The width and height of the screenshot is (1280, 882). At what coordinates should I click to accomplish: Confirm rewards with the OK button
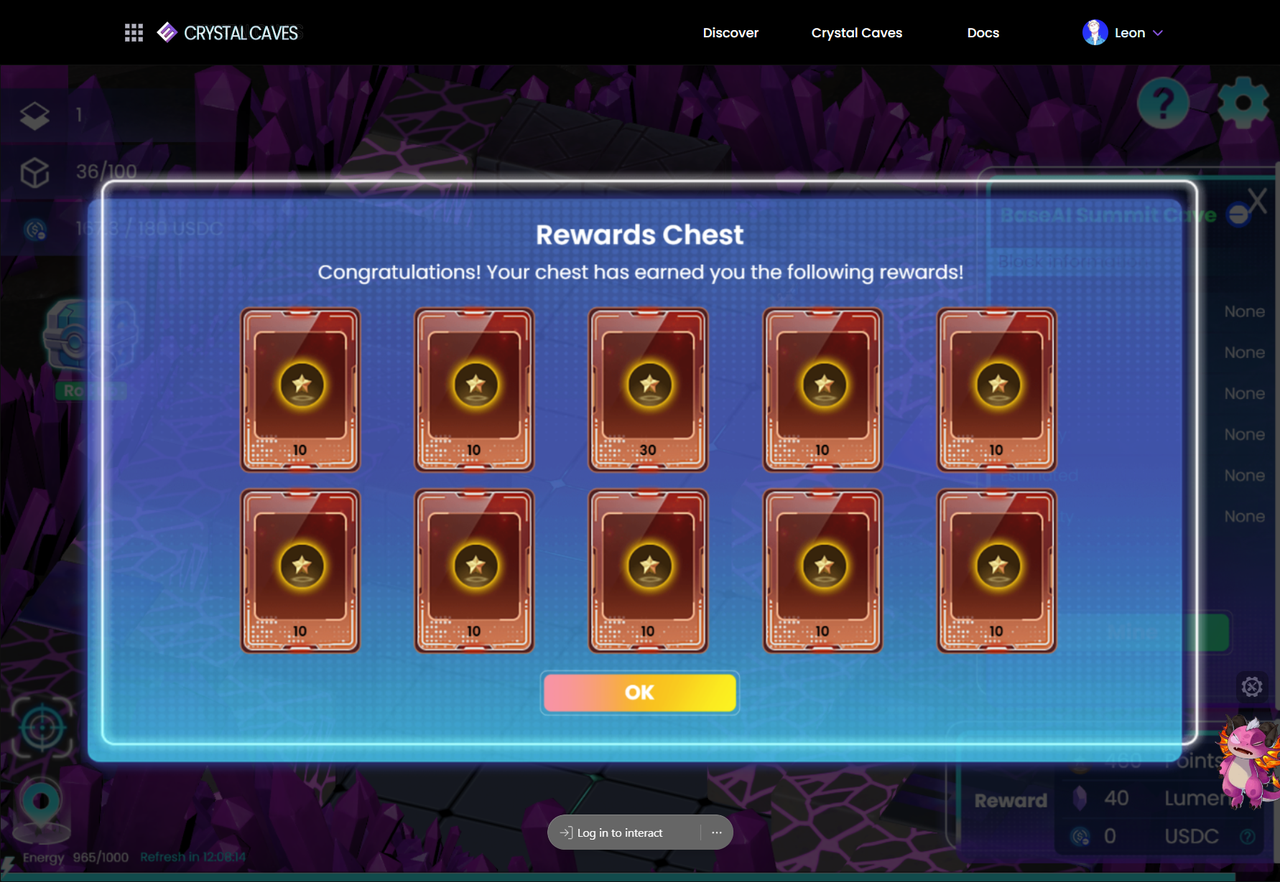[x=639, y=692]
